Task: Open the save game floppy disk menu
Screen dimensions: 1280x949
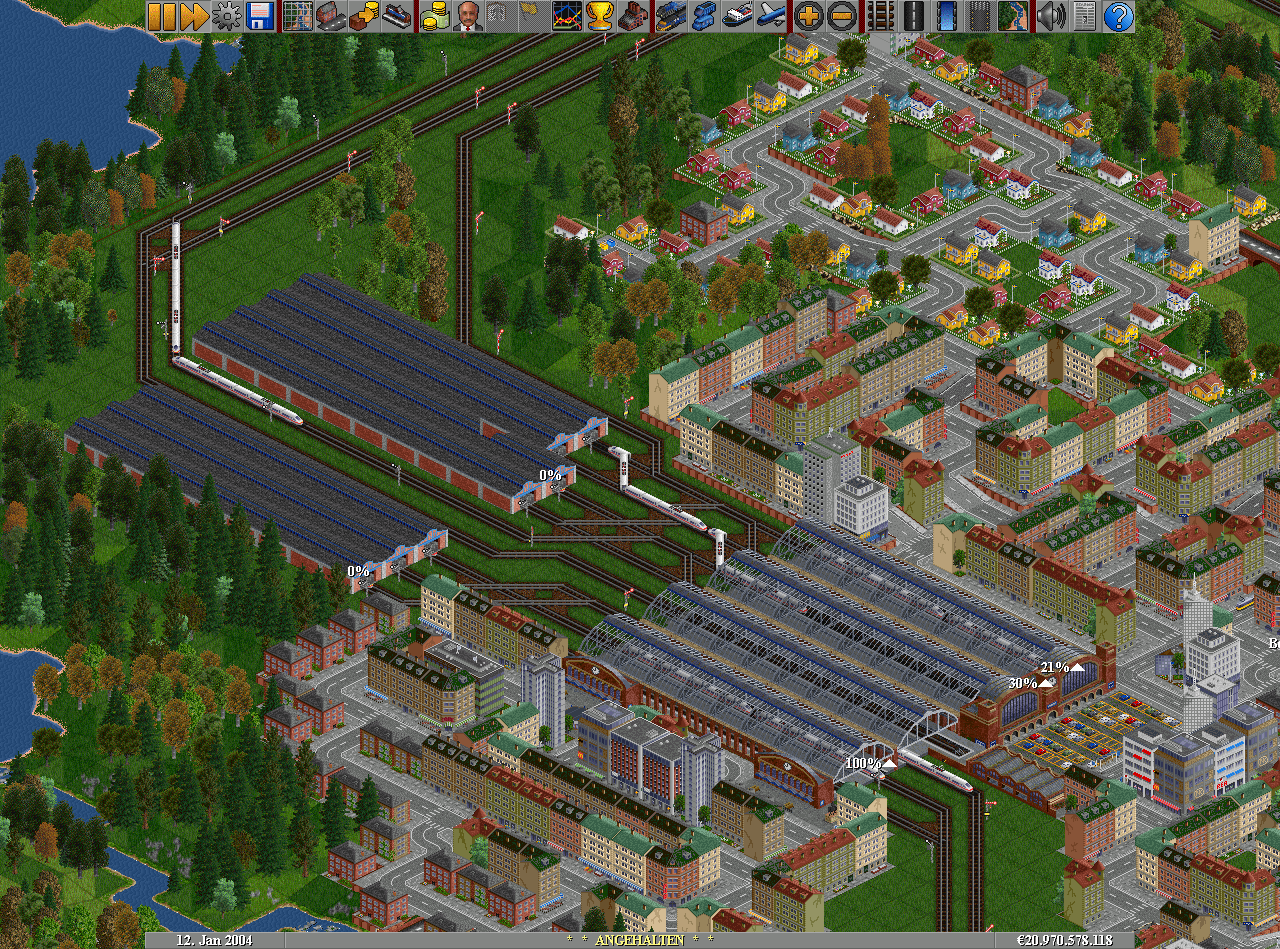Action: [x=260, y=15]
